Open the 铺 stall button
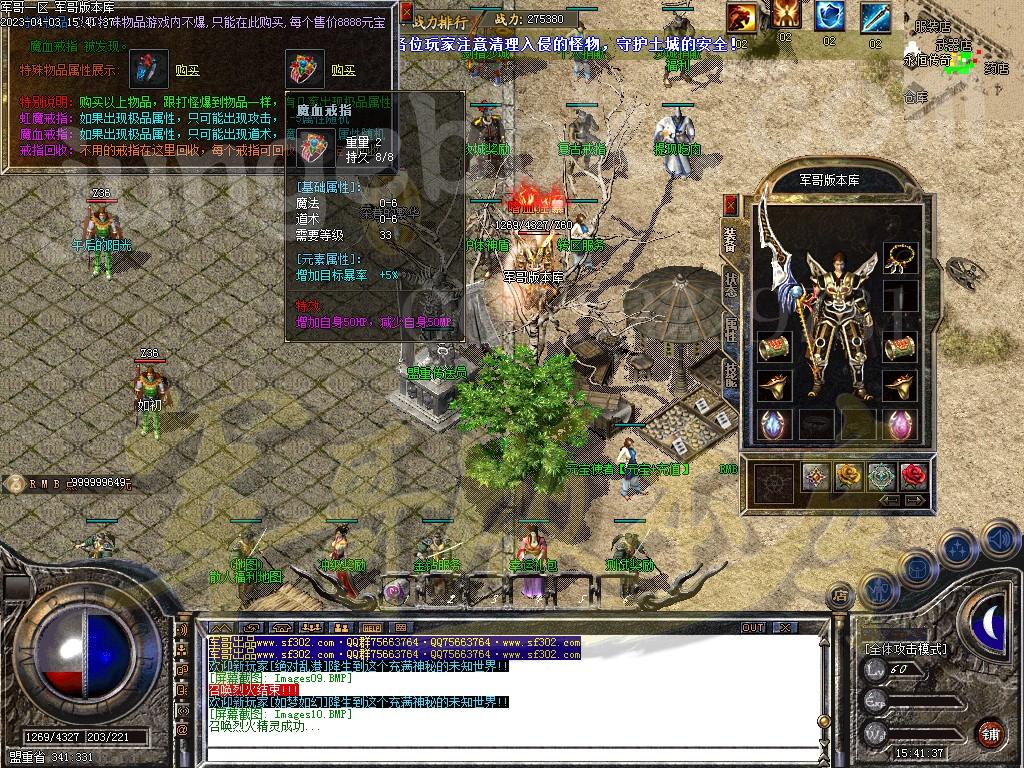Screen dimensions: 1024x768 990,732
